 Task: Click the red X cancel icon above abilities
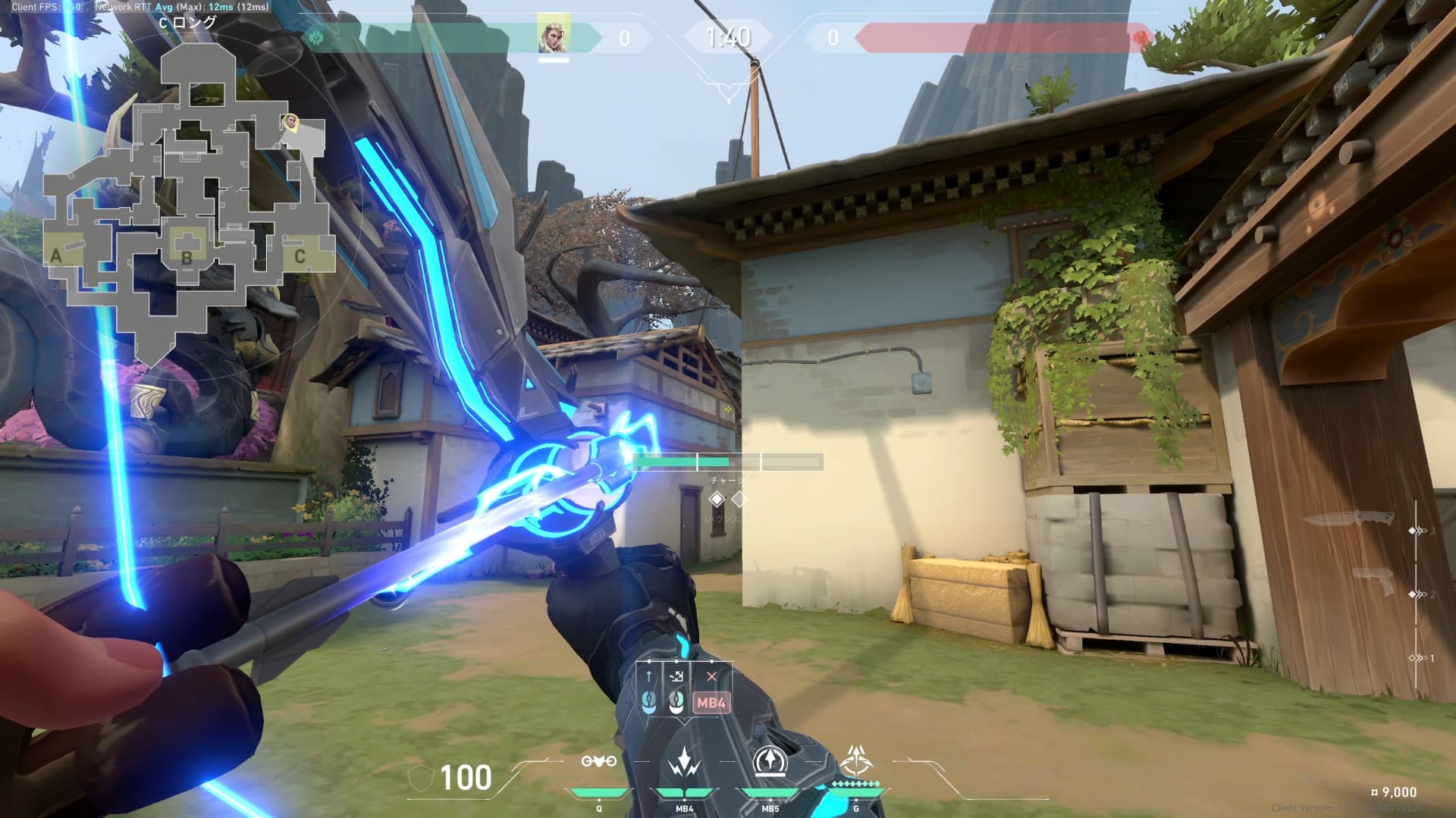coord(711,676)
